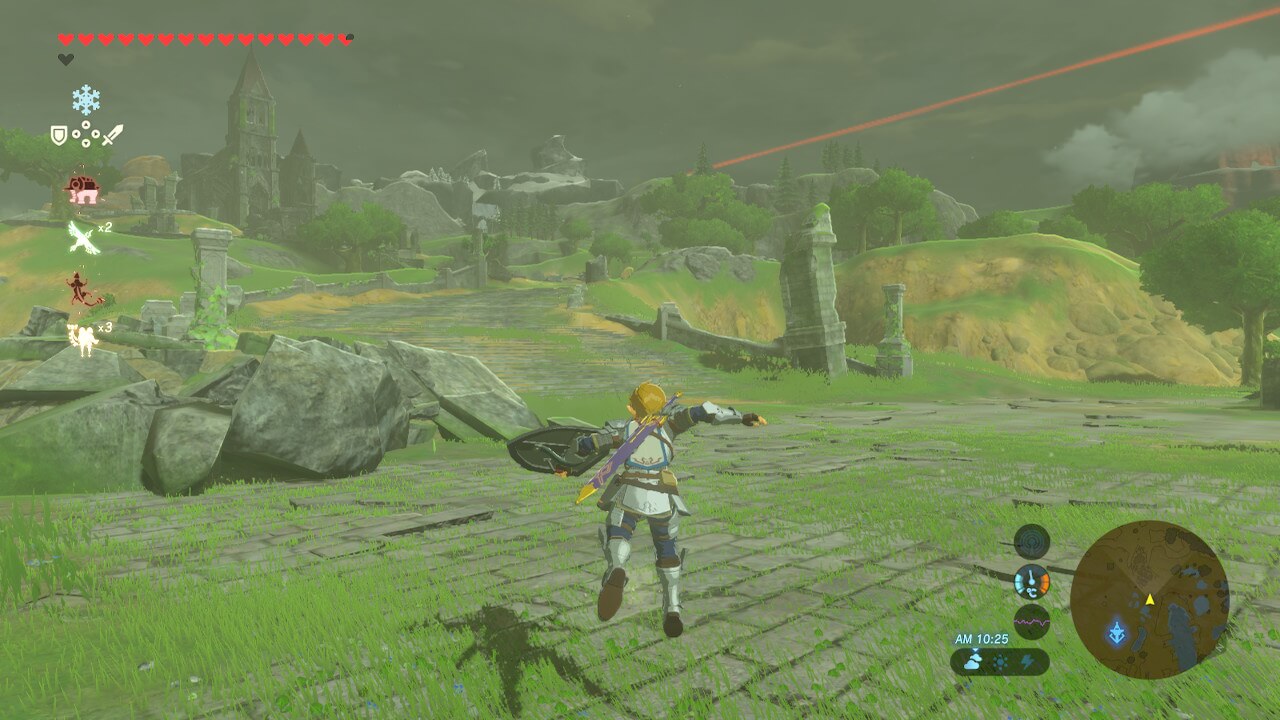
Task: Select the cloudy weather forecast icon
Action: [x=973, y=661]
